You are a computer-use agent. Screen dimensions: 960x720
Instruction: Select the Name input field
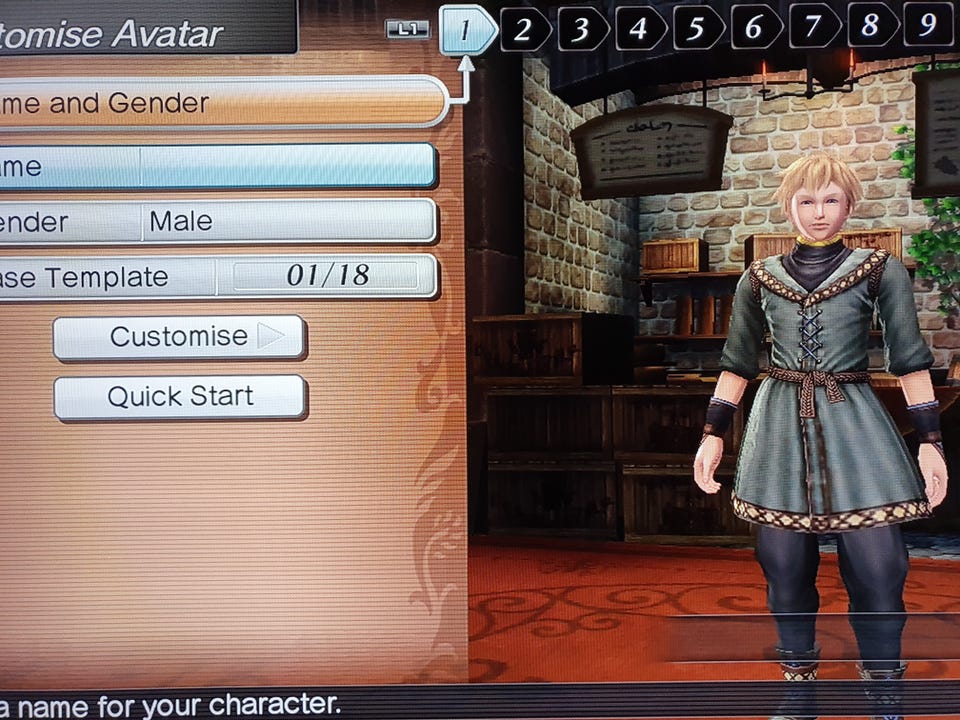tap(287, 166)
